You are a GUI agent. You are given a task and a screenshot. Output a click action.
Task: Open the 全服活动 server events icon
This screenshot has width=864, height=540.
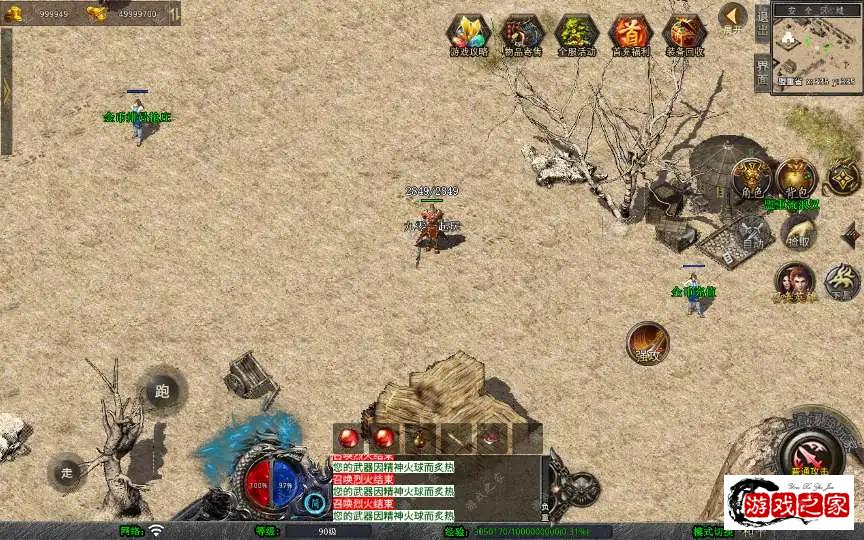coord(575,33)
